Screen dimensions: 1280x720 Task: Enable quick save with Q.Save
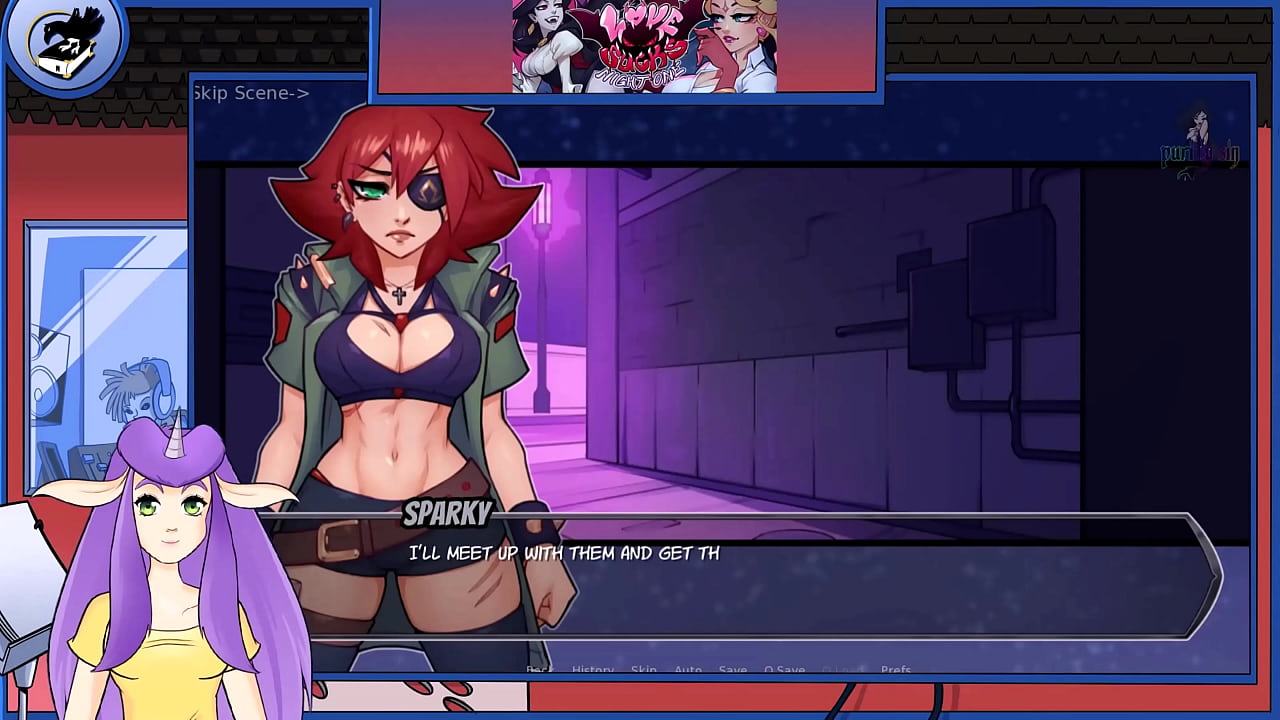point(785,670)
